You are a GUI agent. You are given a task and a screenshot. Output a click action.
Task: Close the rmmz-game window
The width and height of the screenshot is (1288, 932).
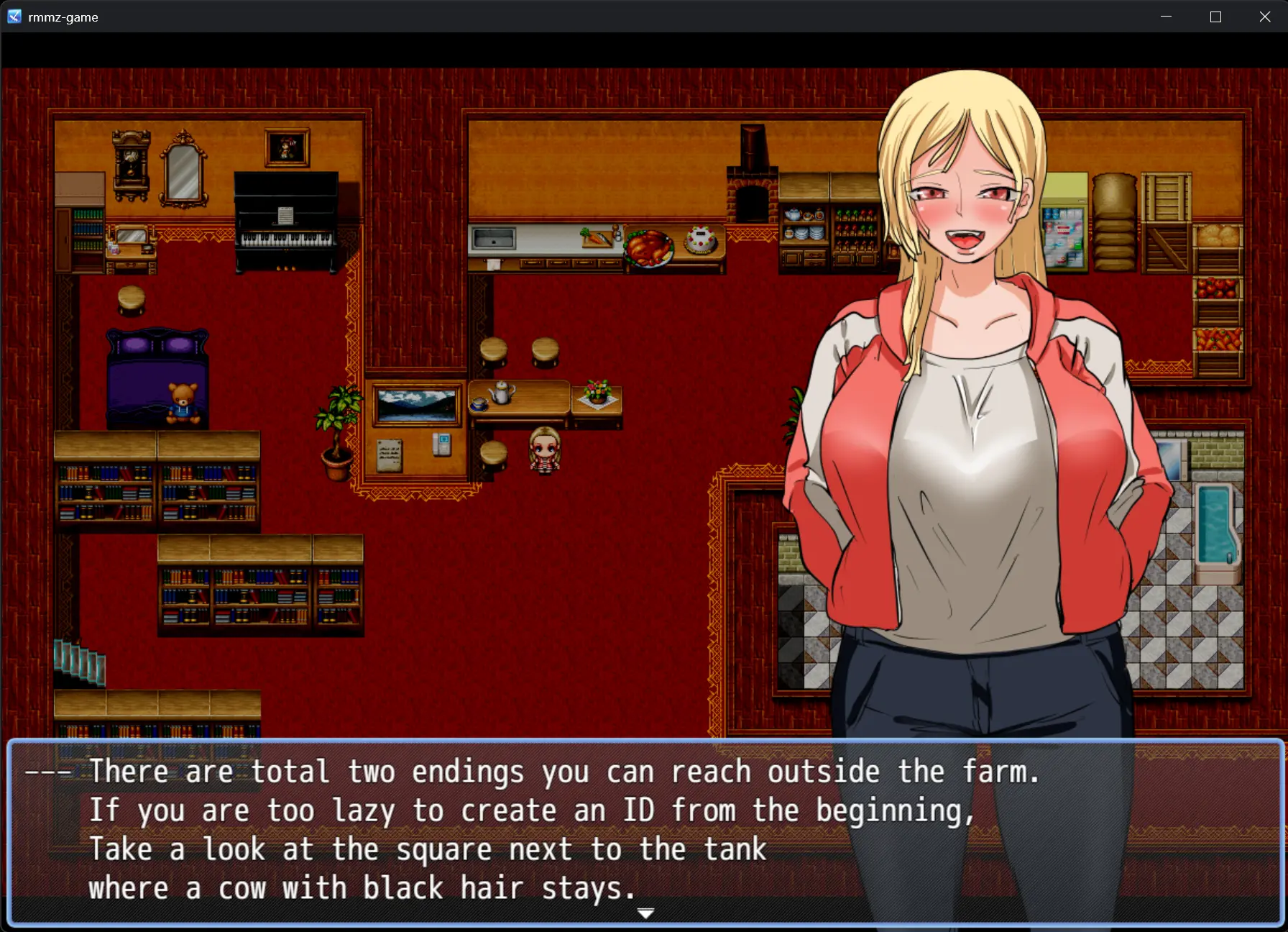click(x=1265, y=17)
